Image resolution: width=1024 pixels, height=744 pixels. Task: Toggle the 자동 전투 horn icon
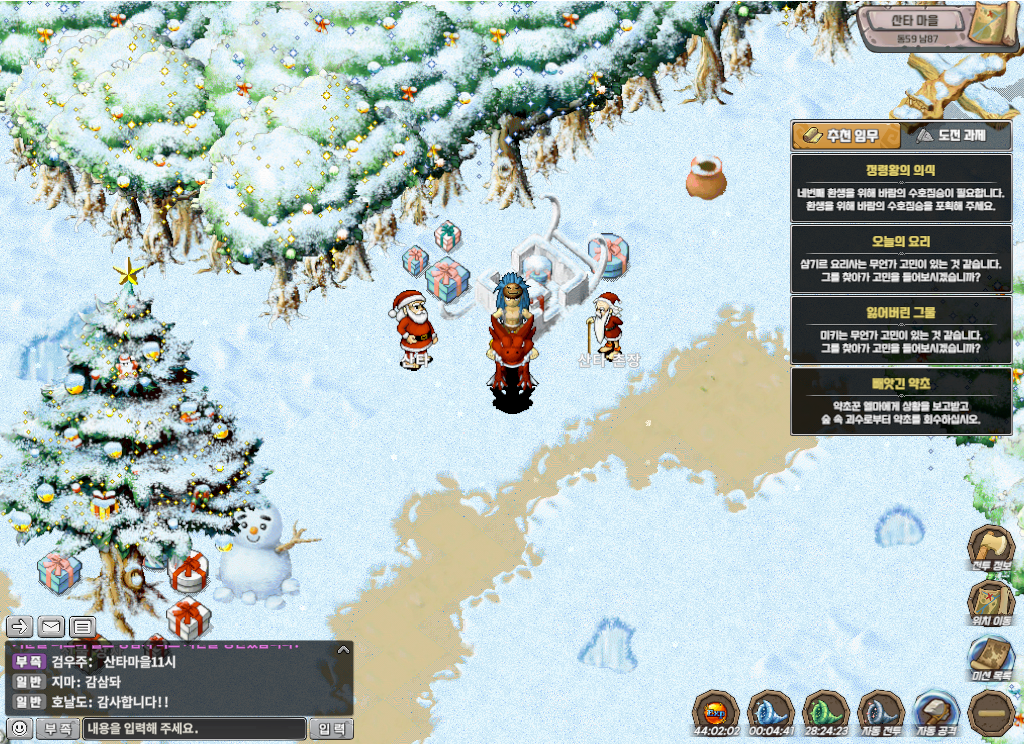(880, 712)
